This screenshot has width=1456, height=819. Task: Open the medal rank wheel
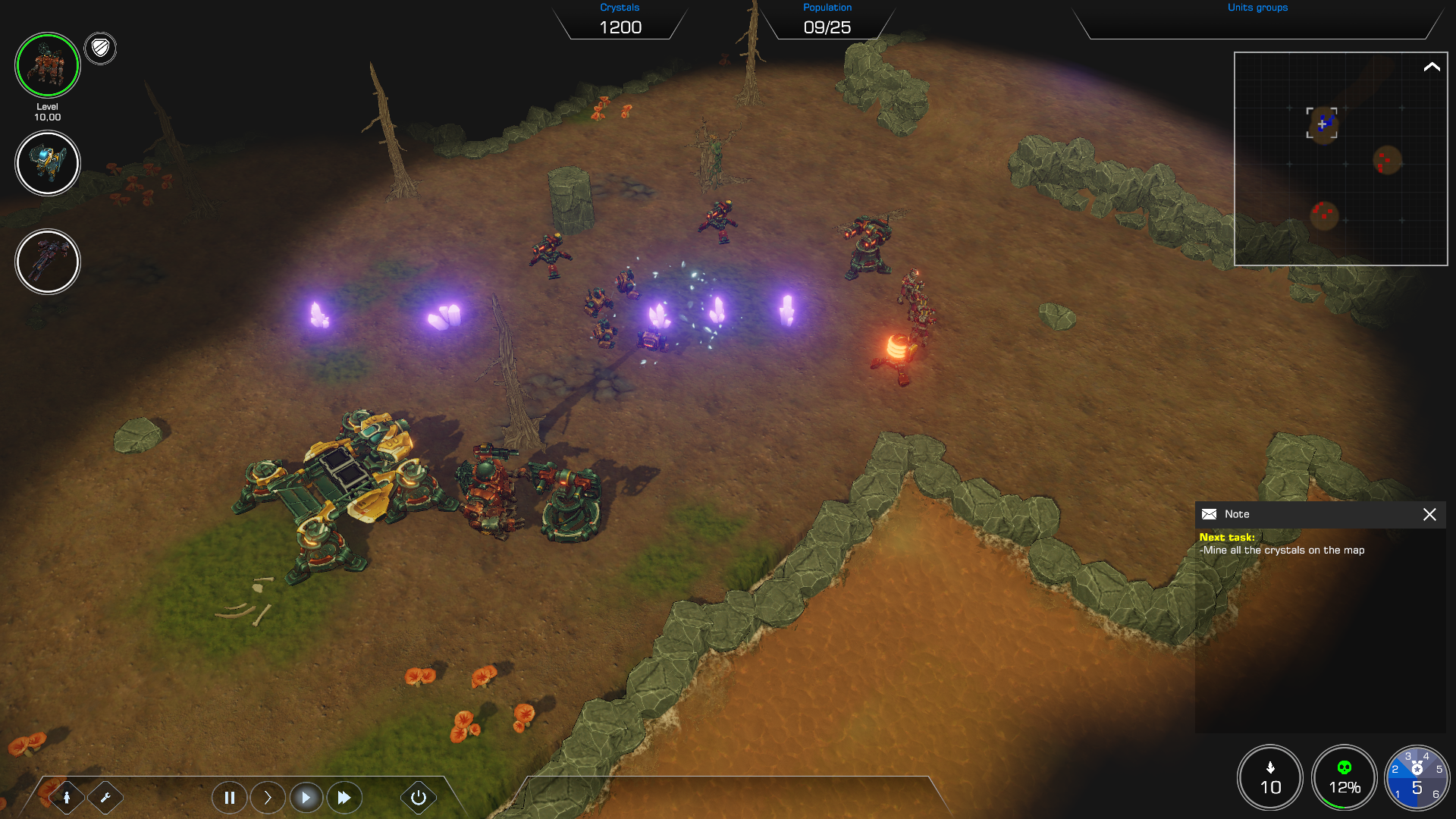(1417, 778)
